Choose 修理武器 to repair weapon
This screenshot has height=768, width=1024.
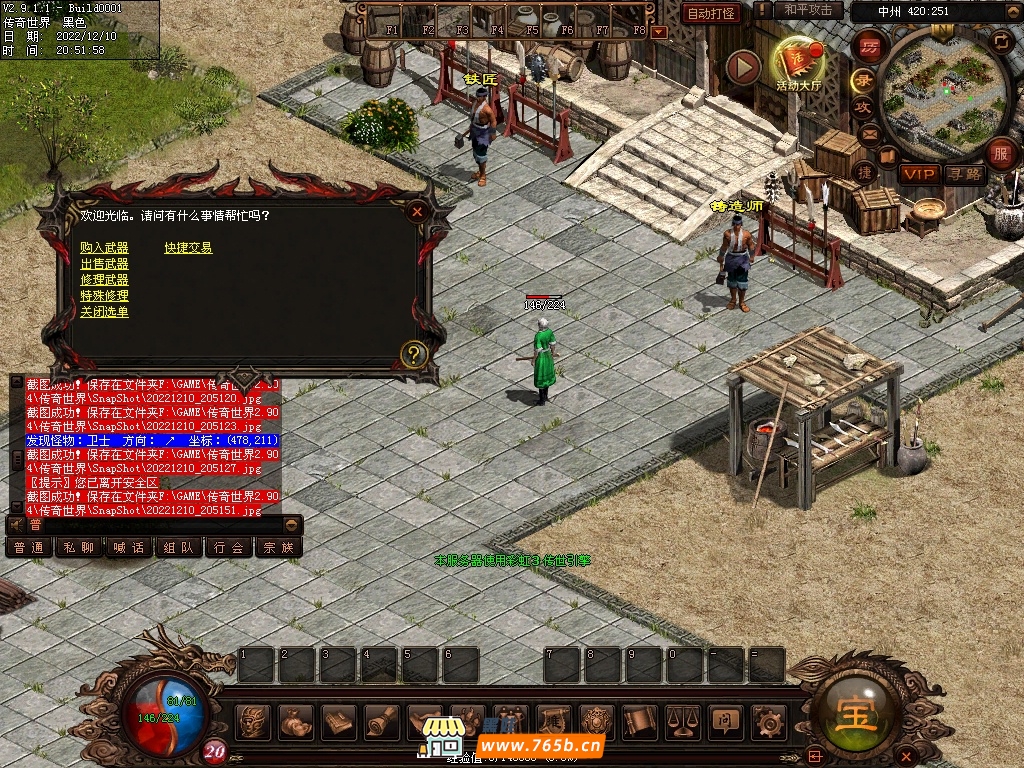click(x=104, y=280)
